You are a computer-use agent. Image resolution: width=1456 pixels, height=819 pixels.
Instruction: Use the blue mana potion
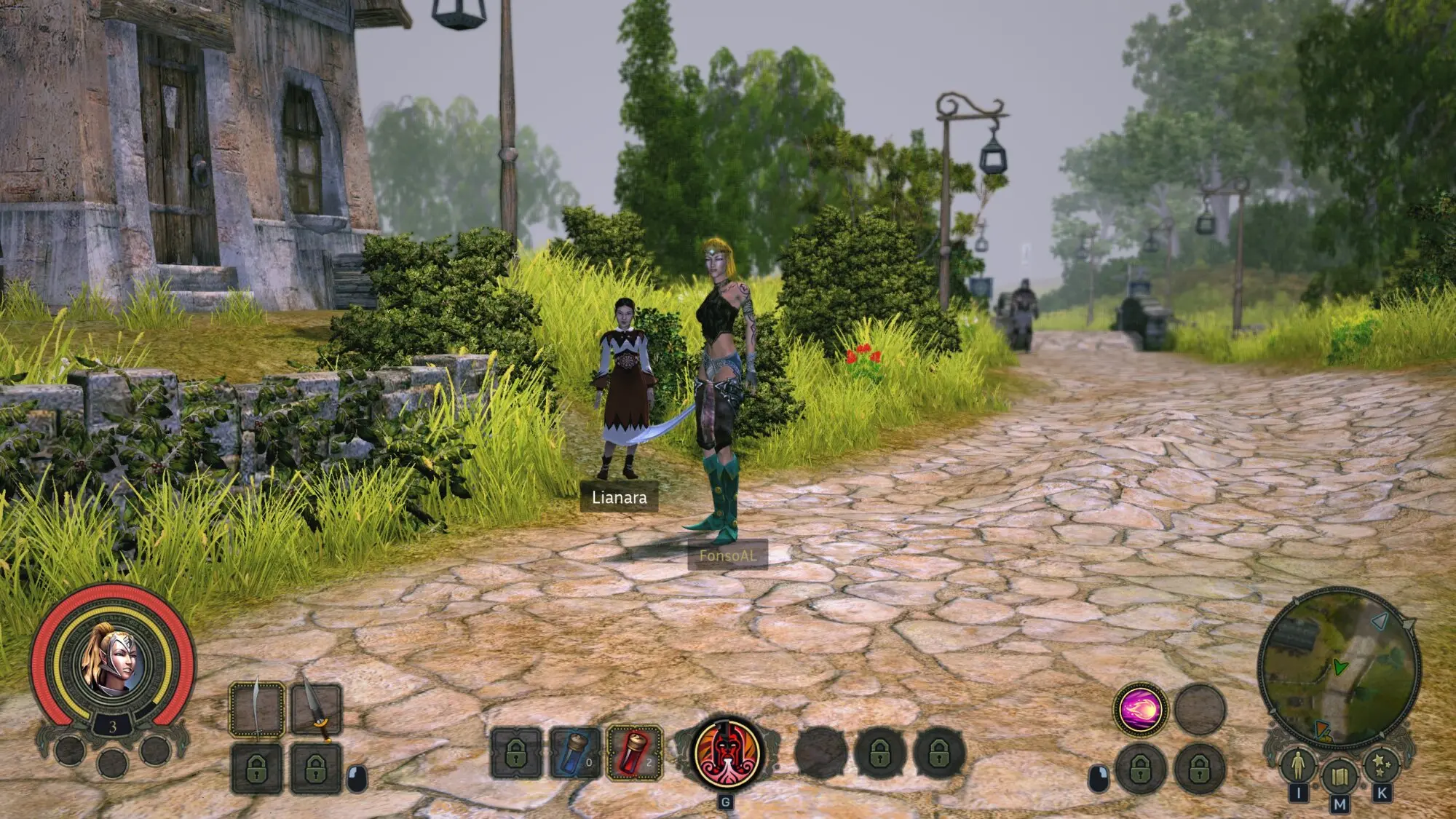point(575,753)
